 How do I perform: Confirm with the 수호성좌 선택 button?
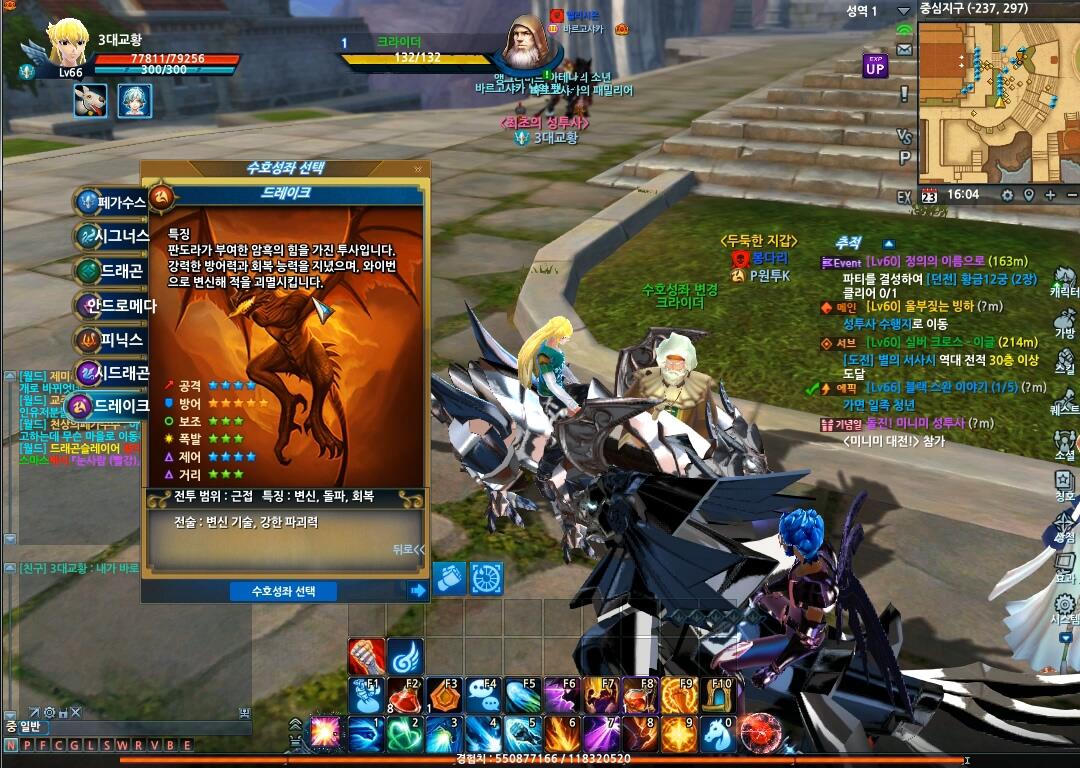click(283, 591)
